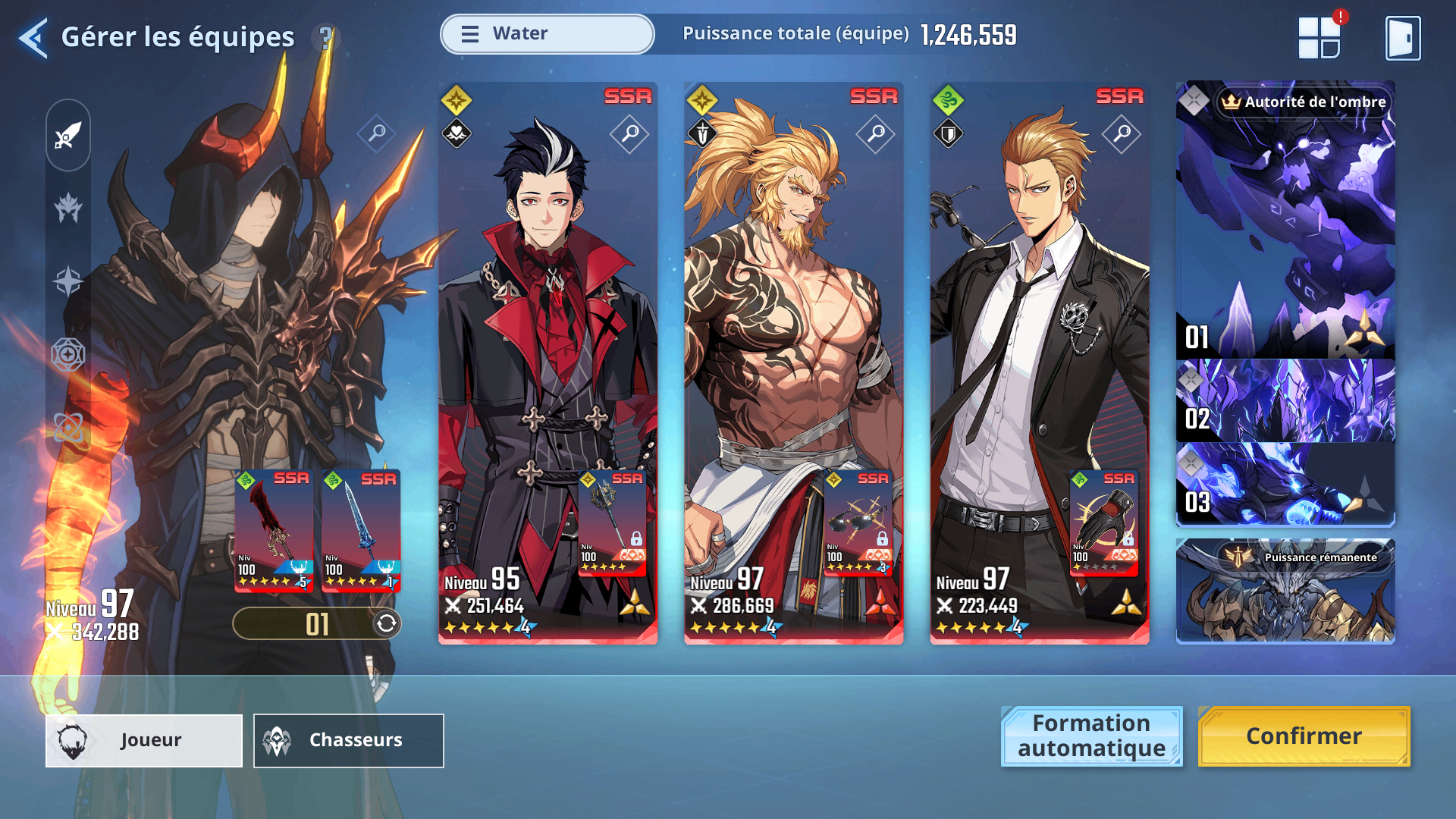Viewport: 1456px width, 819px height.
Task: Open the Water team preset dropdown
Action: 547,34
